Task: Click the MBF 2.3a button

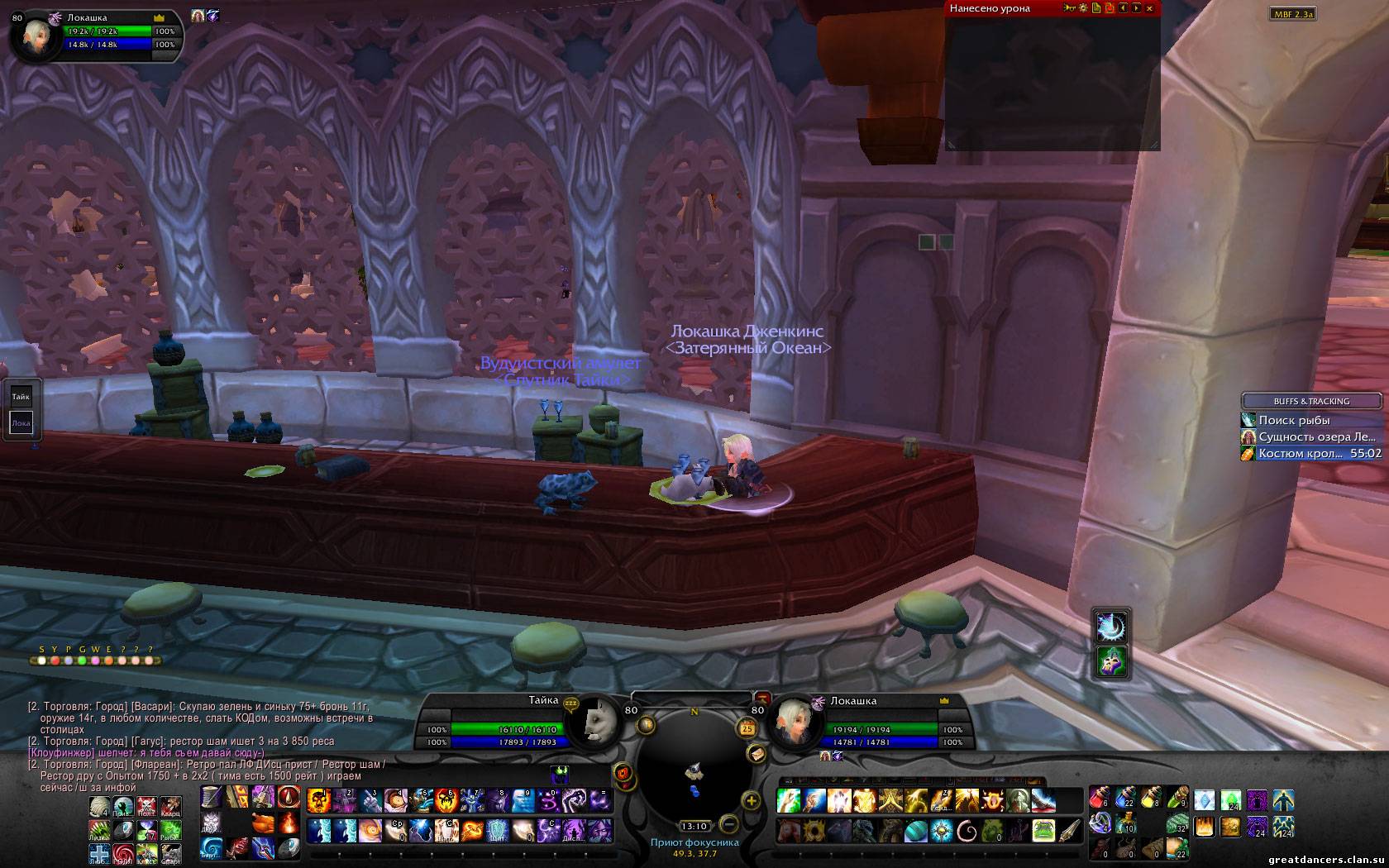Action: coord(1292,14)
